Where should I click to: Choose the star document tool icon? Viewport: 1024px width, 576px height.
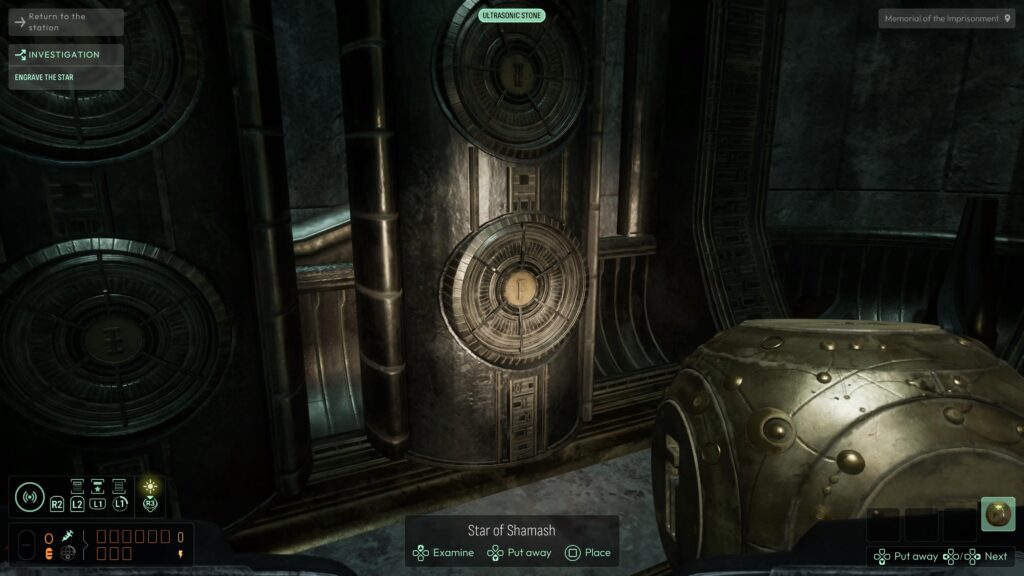coord(98,487)
